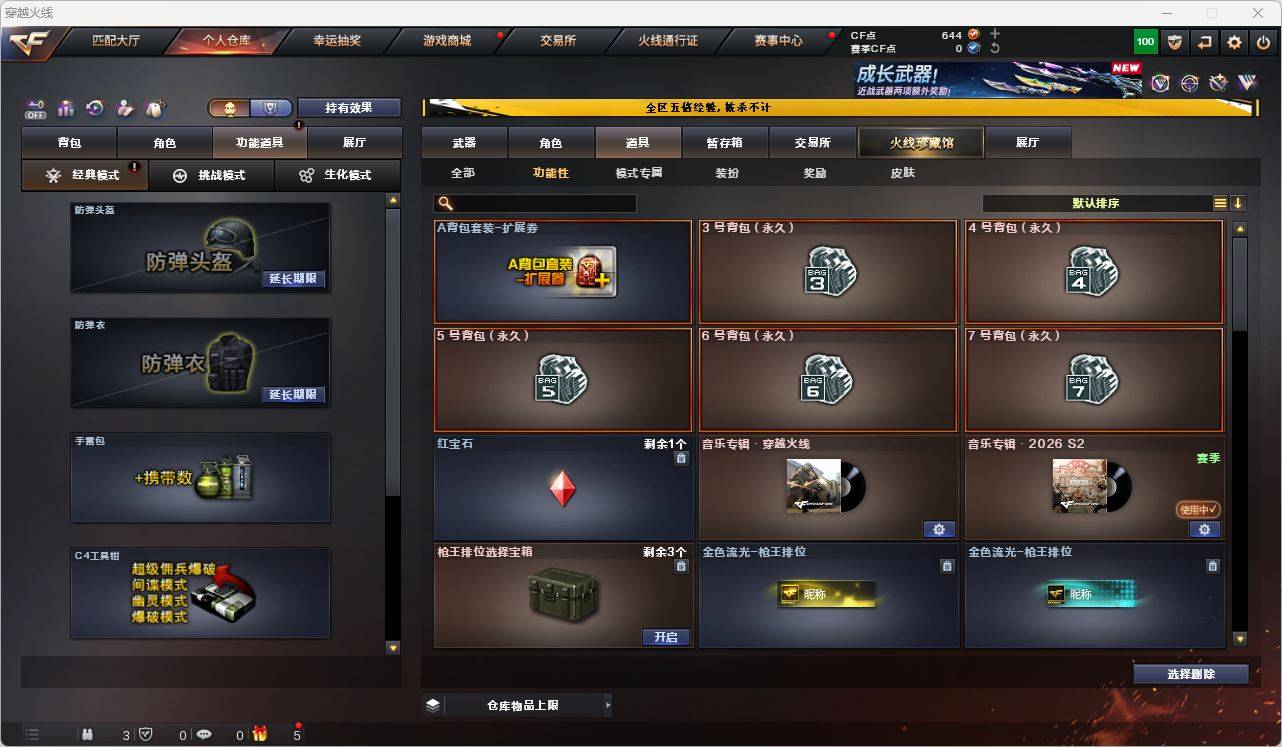Click the search magnifier in the item search bar
The width and height of the screenshot is (1282, 747).
click(443, 203)
